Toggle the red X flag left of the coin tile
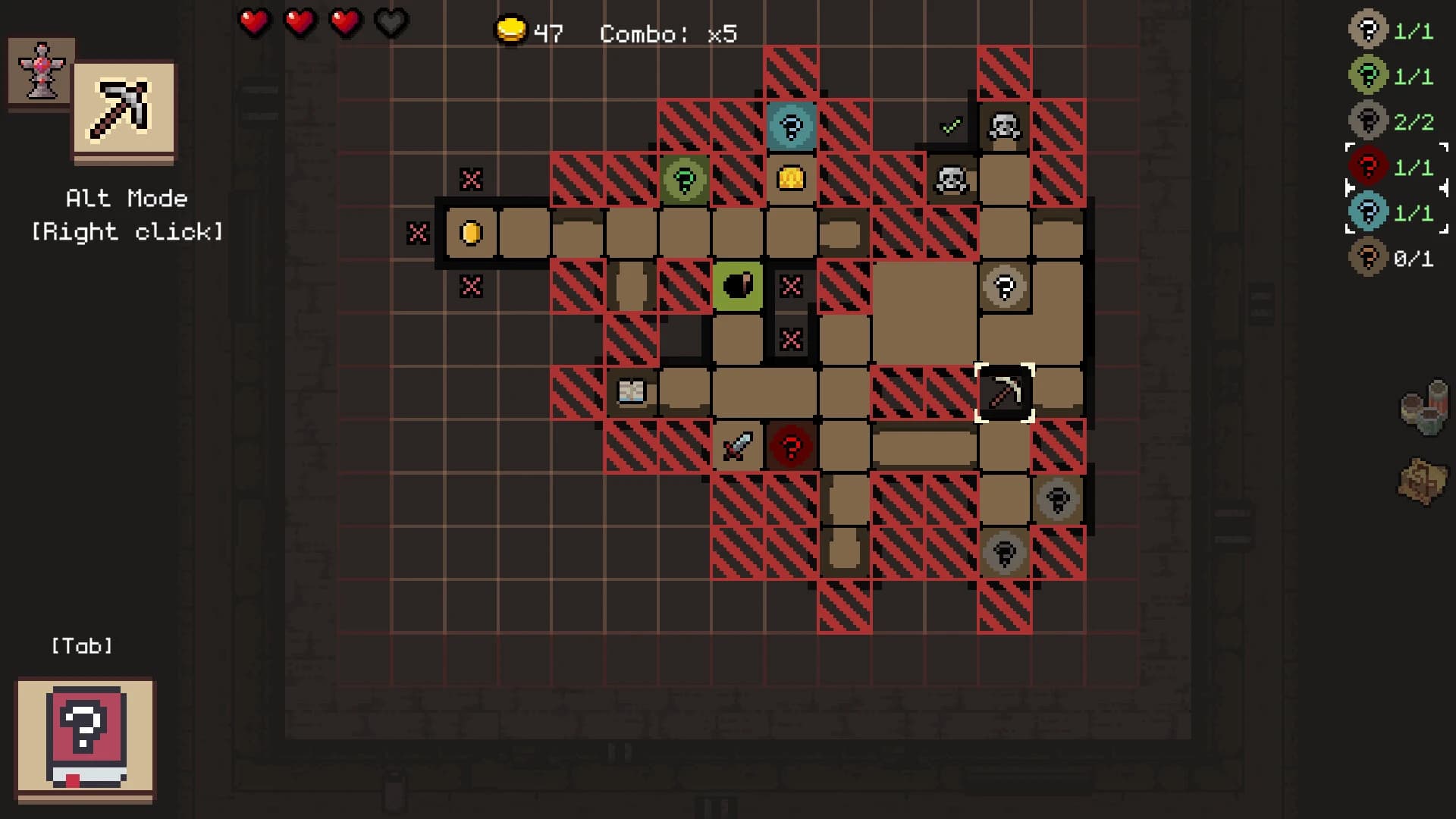 point(416,233)
